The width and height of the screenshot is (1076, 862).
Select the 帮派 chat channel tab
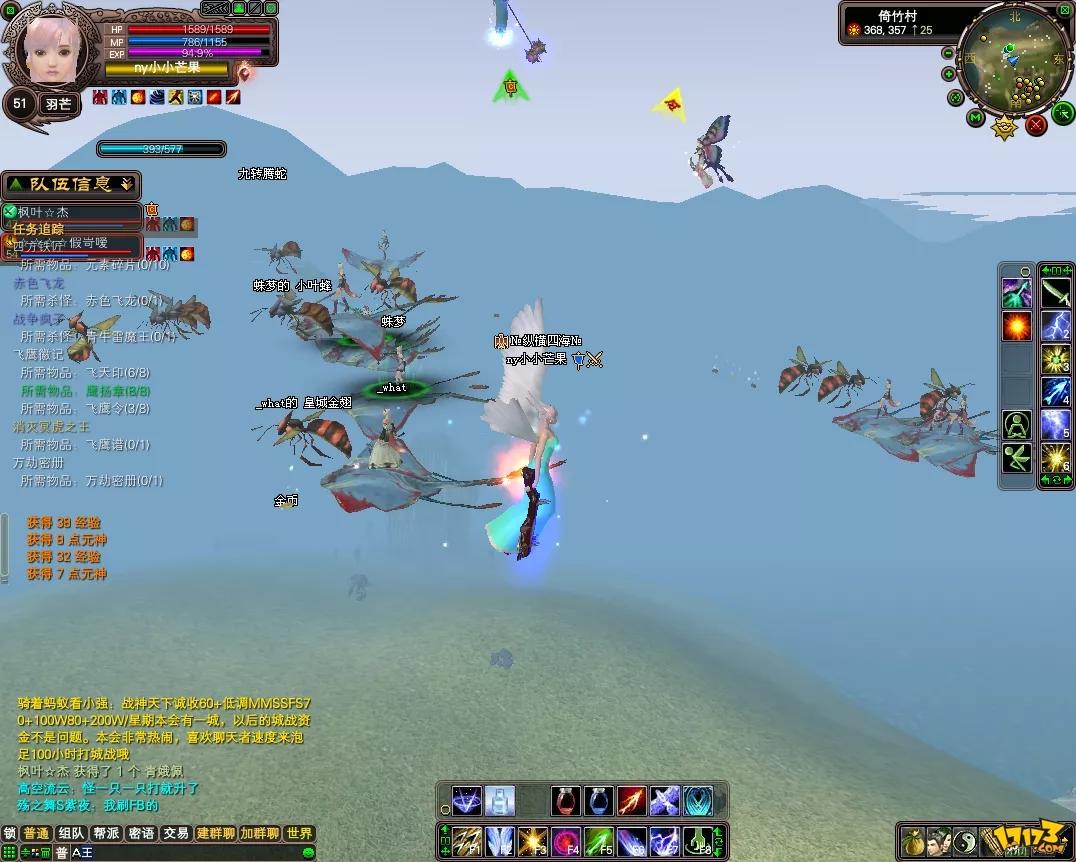coord(106,833)
